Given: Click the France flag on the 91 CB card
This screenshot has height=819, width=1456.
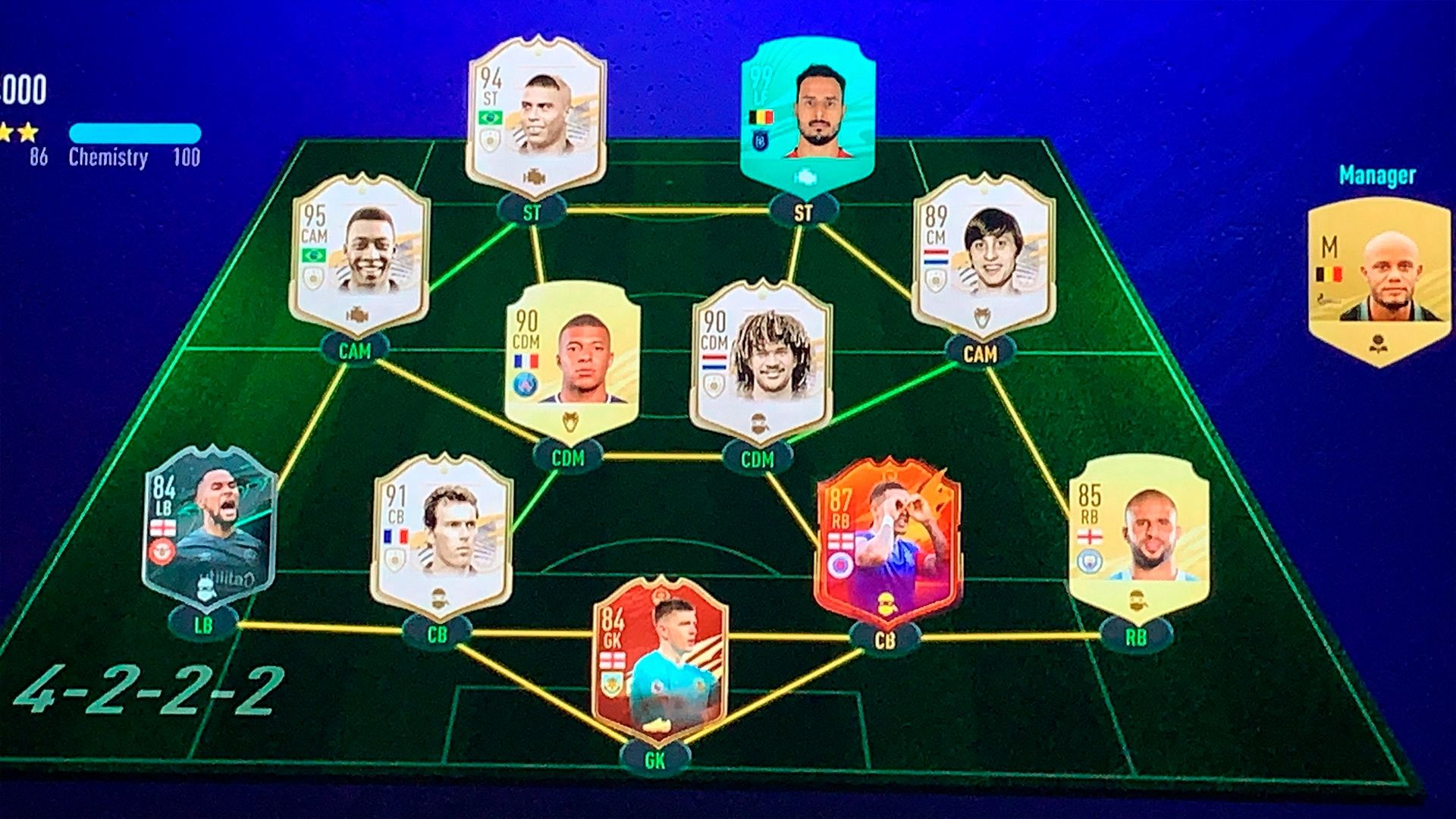Looking at the screenshot, I should point(397,535).
